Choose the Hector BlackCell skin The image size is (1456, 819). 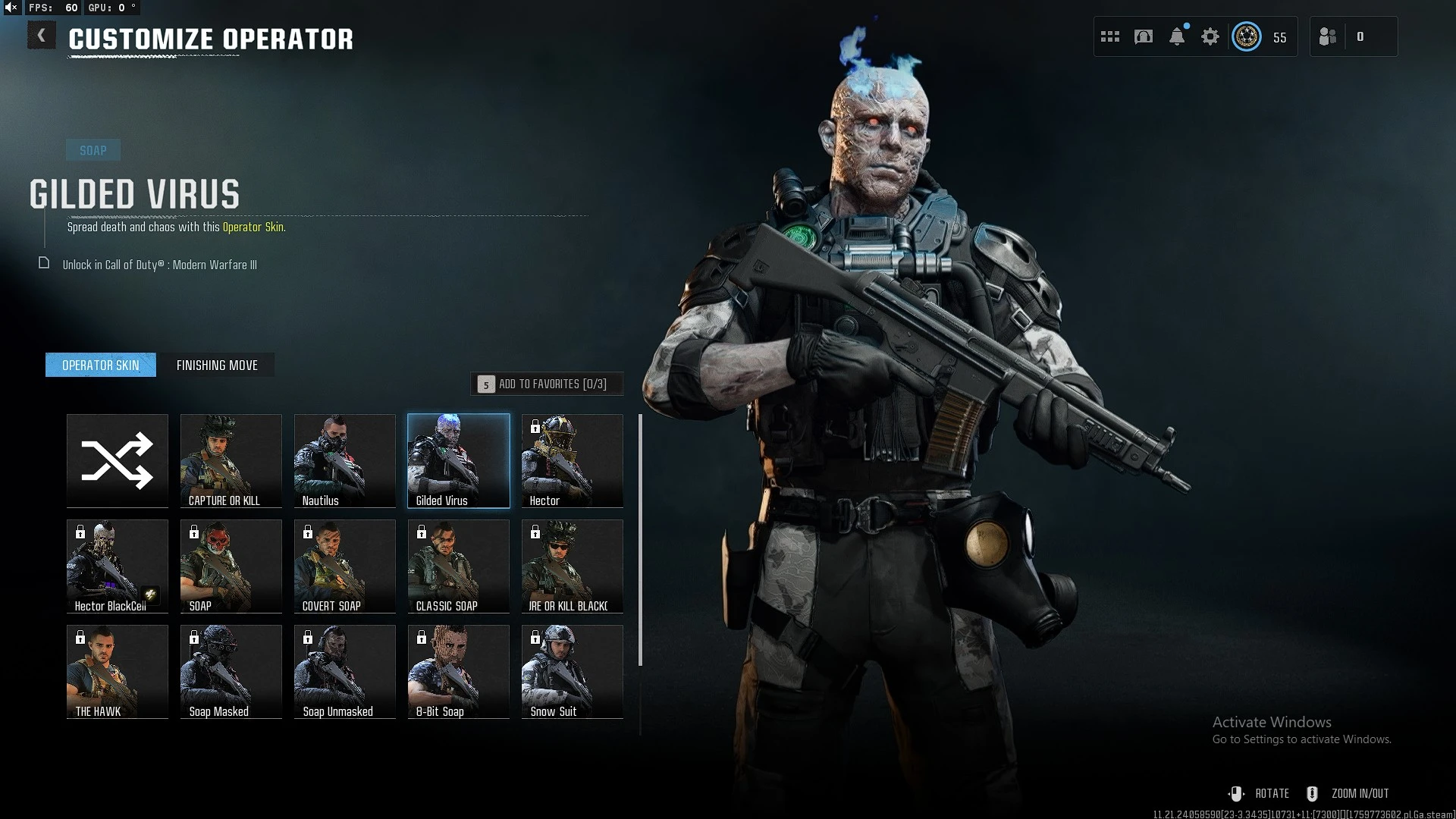pyautogui.click(x=118, y=566)
